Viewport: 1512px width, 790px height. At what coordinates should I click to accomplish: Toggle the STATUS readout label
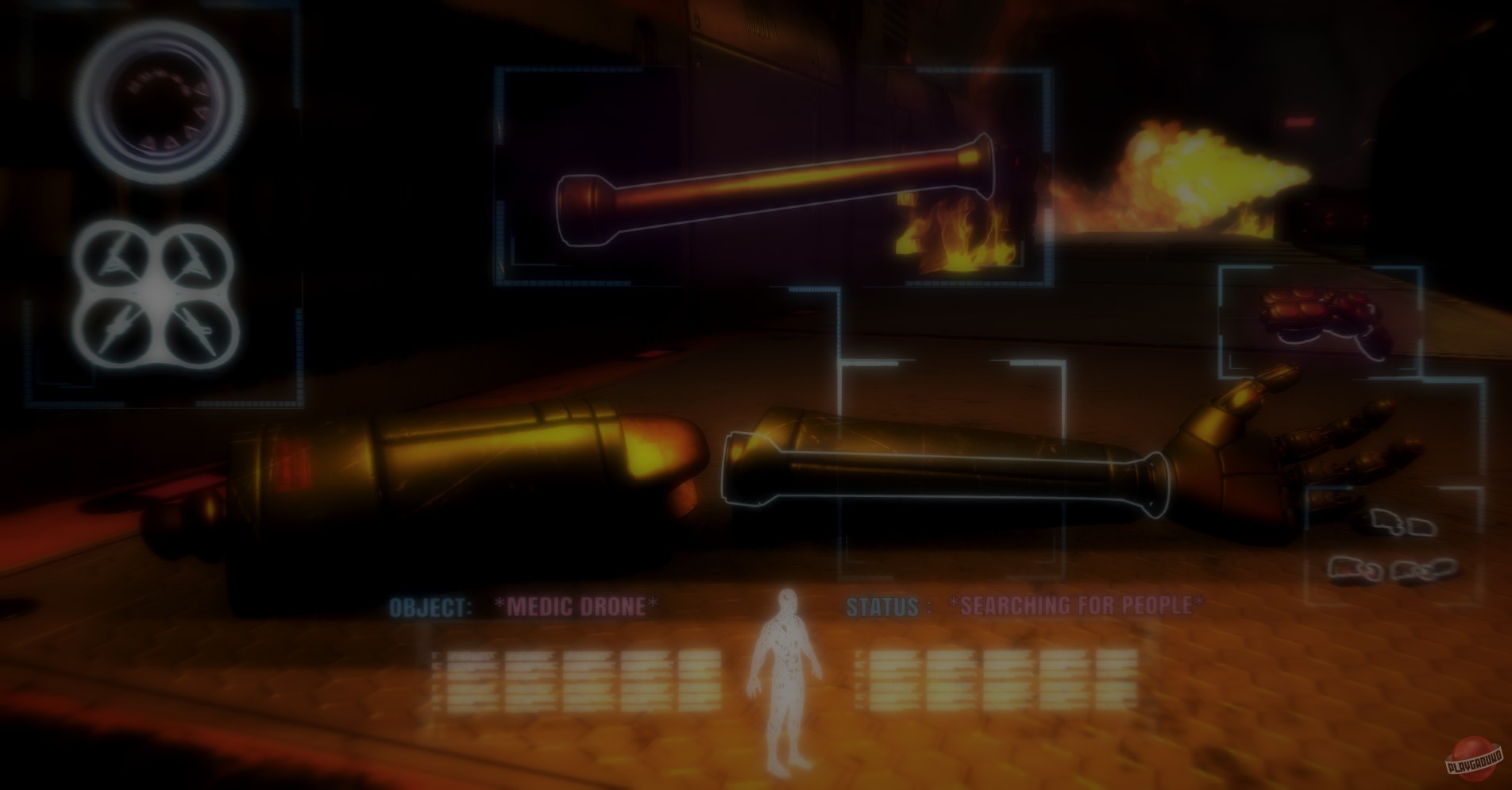pyautogui.click(x=888, y=607)
